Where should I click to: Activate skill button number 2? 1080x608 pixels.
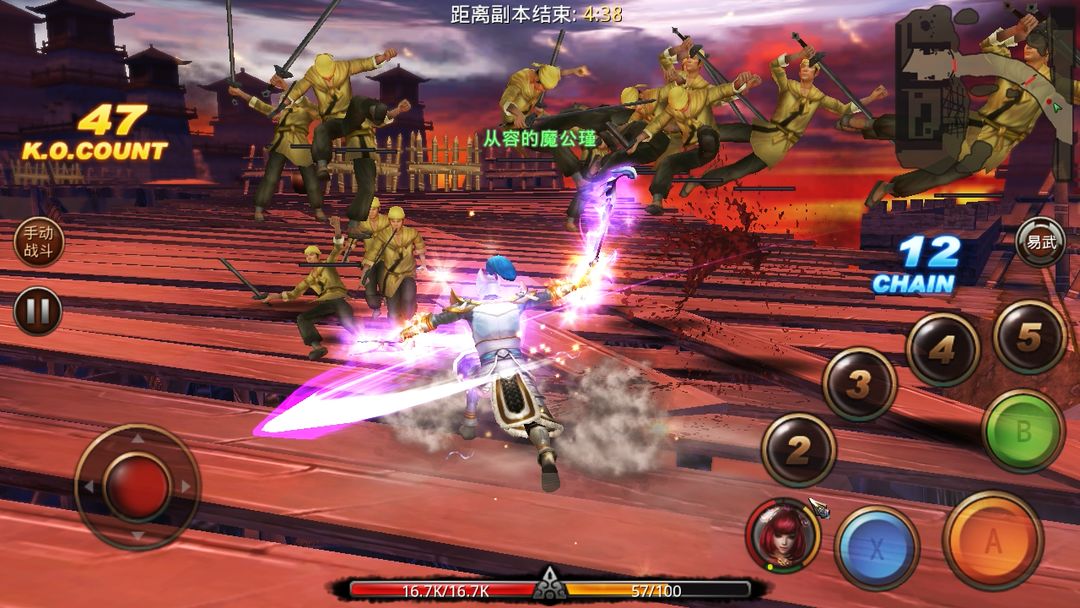pyautogui.click(x=798, y=450)
